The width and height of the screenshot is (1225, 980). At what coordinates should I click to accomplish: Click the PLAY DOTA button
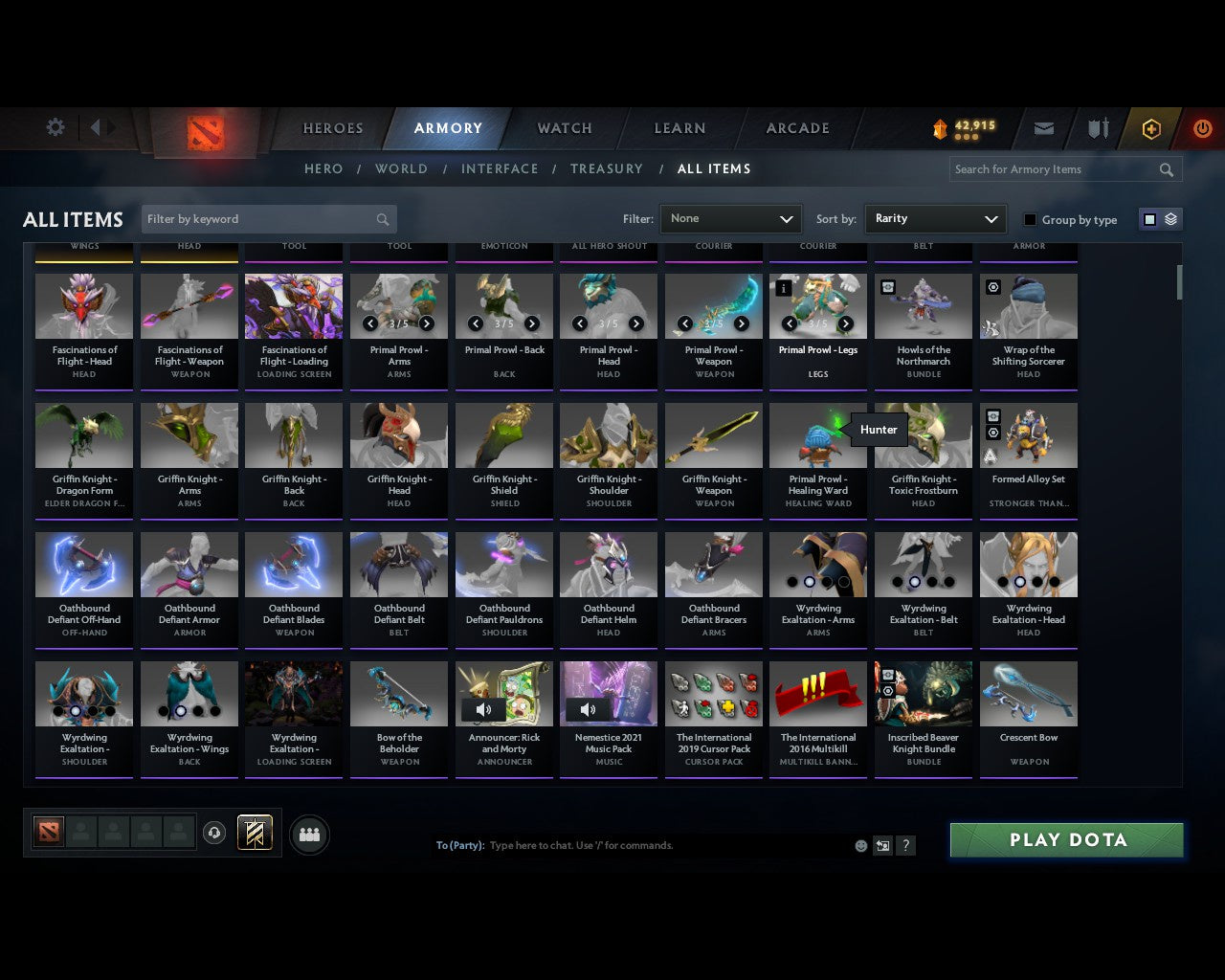point(1066,839)
